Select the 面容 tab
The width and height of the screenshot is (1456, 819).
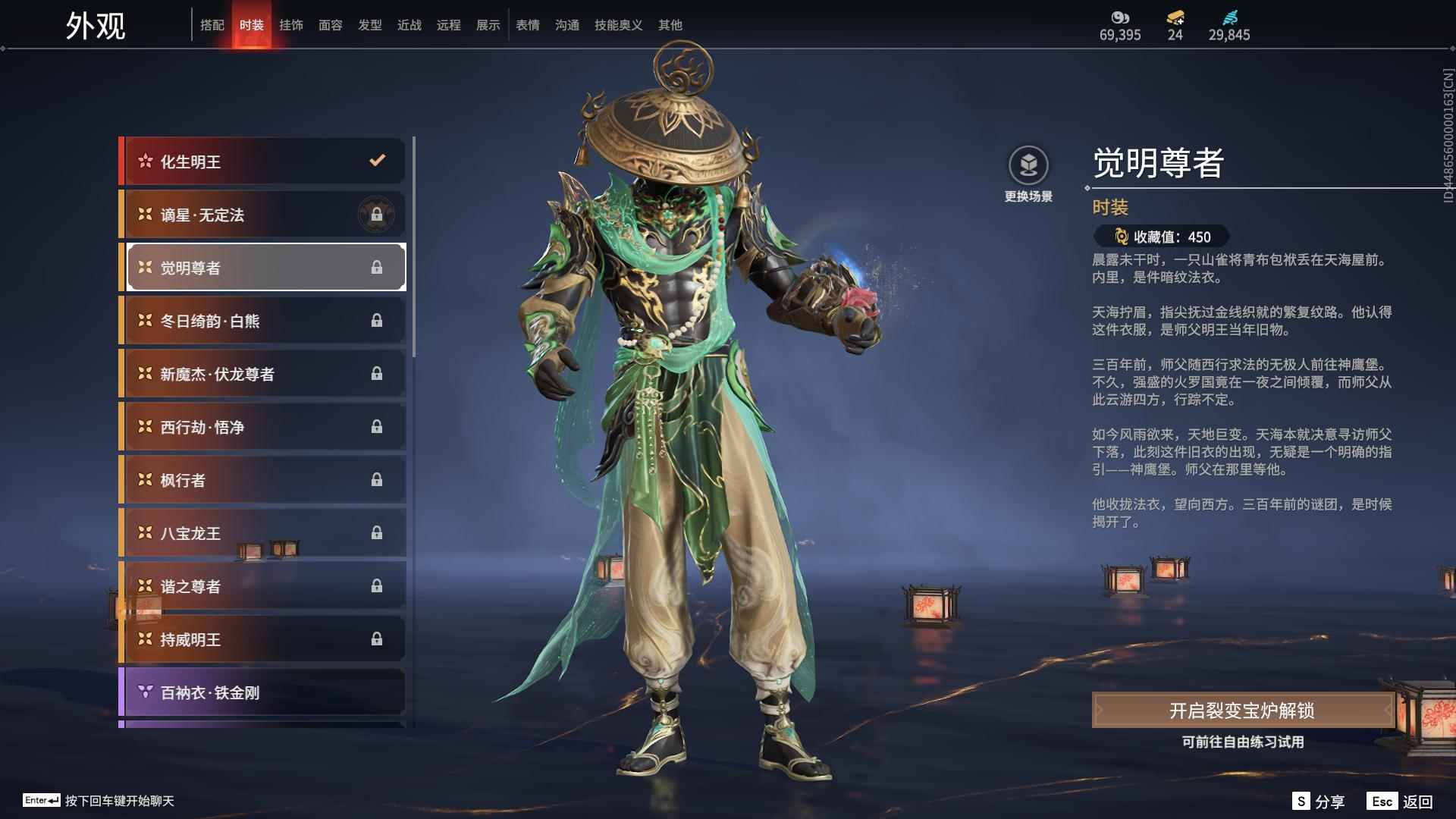331,25
